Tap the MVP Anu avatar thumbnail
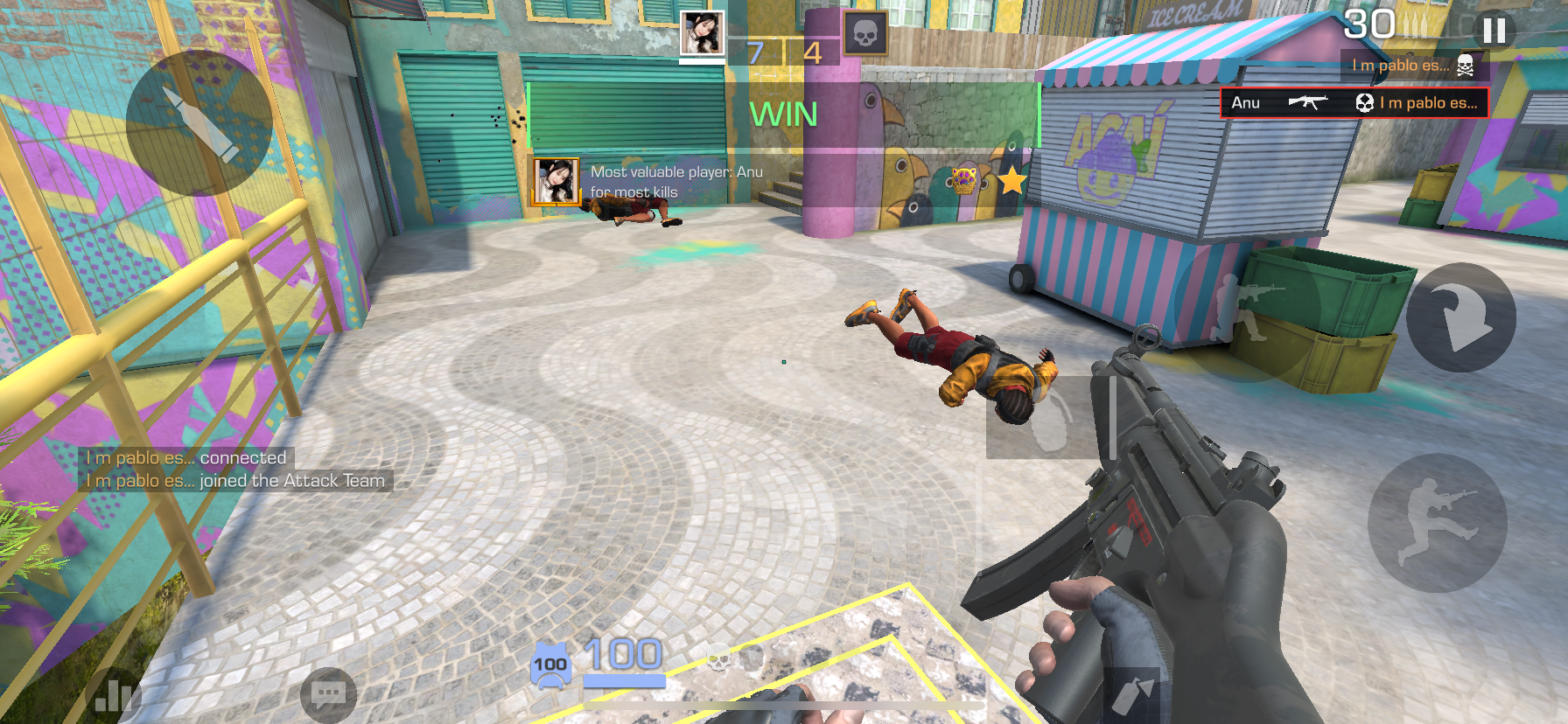The height and width of the screenshot is (724, 1568). coord(556,181)
